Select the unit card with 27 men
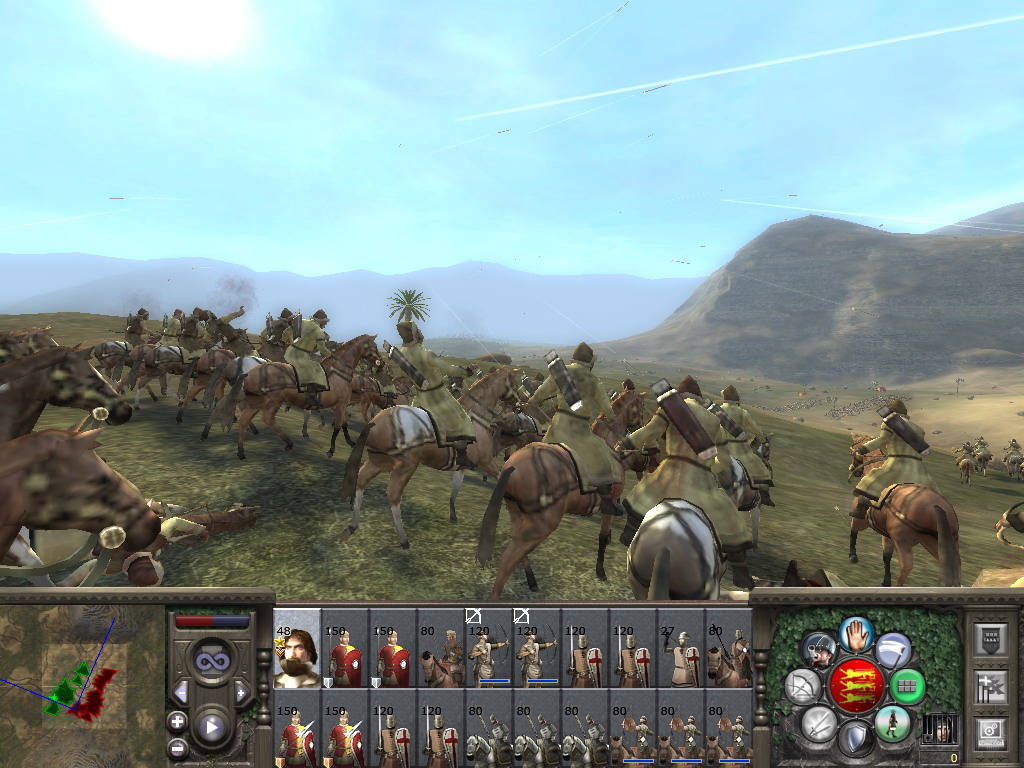This screenshot has width=1024, height=768. pyautogui.click(x=681, y=650)
